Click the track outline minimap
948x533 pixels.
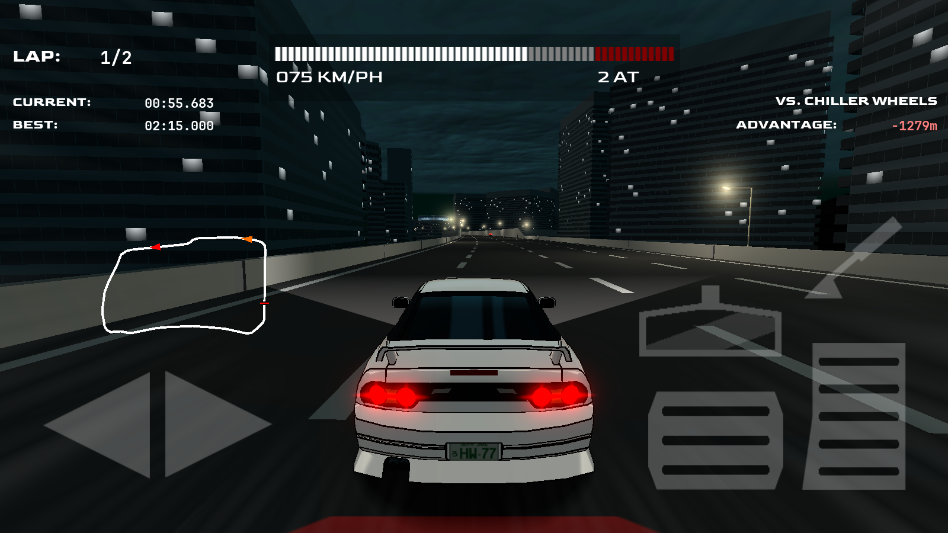tap(186, 285)
